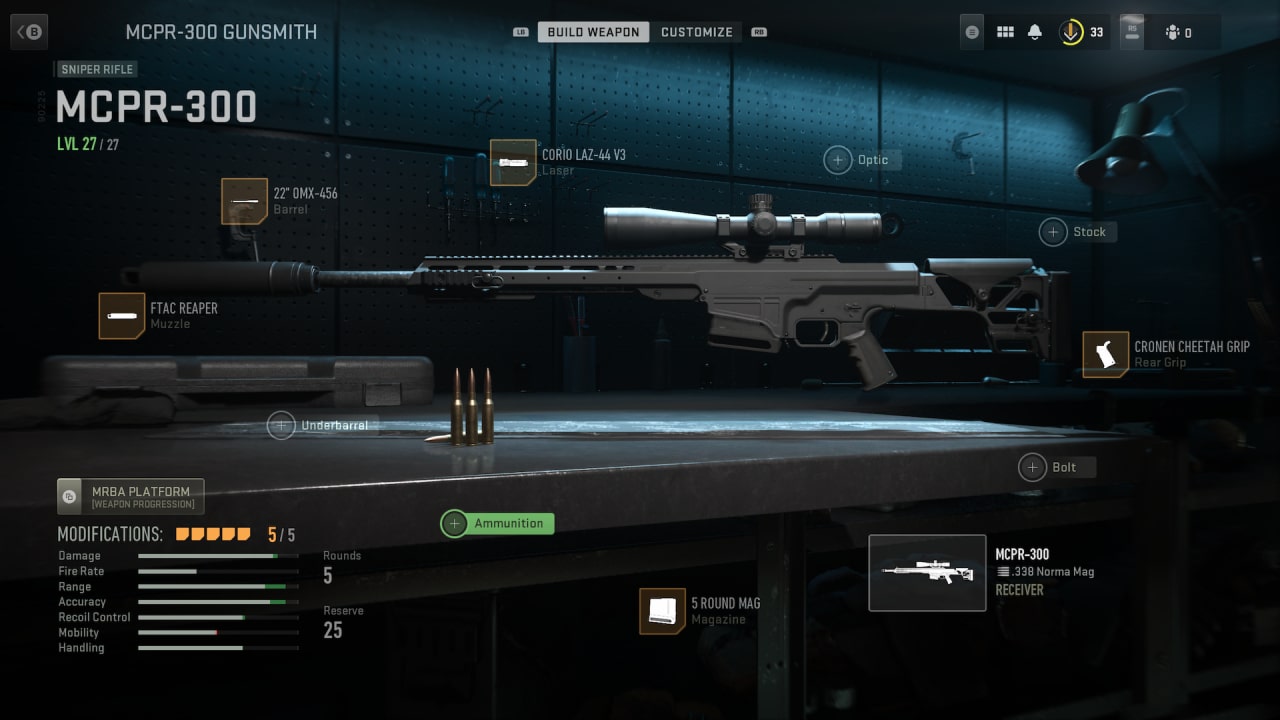The image size is (1280, 720).
Task: Click the Recoil Control stat bar
Action: pos(218,617)
